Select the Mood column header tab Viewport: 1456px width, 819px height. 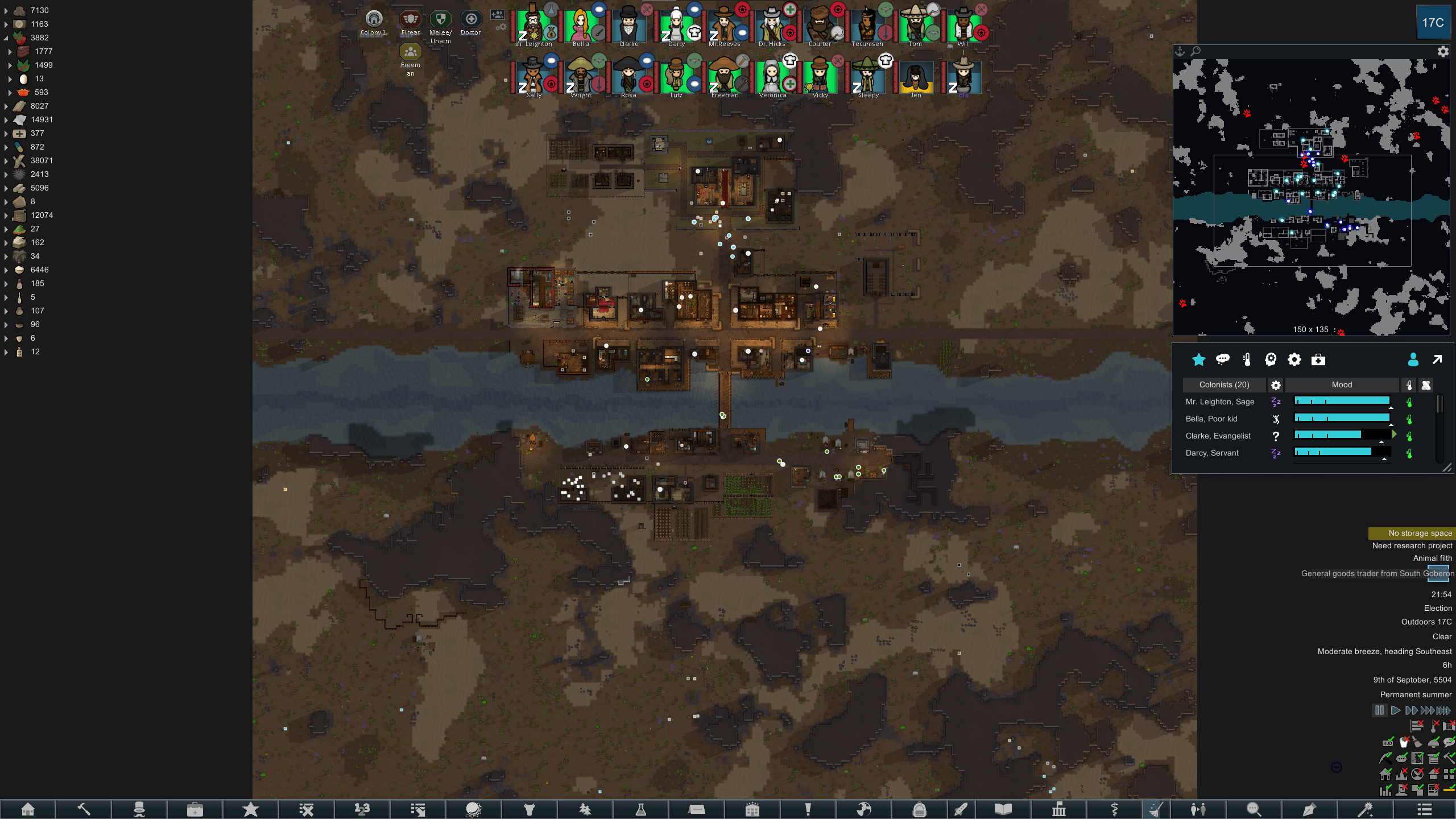click(1341, 385)
